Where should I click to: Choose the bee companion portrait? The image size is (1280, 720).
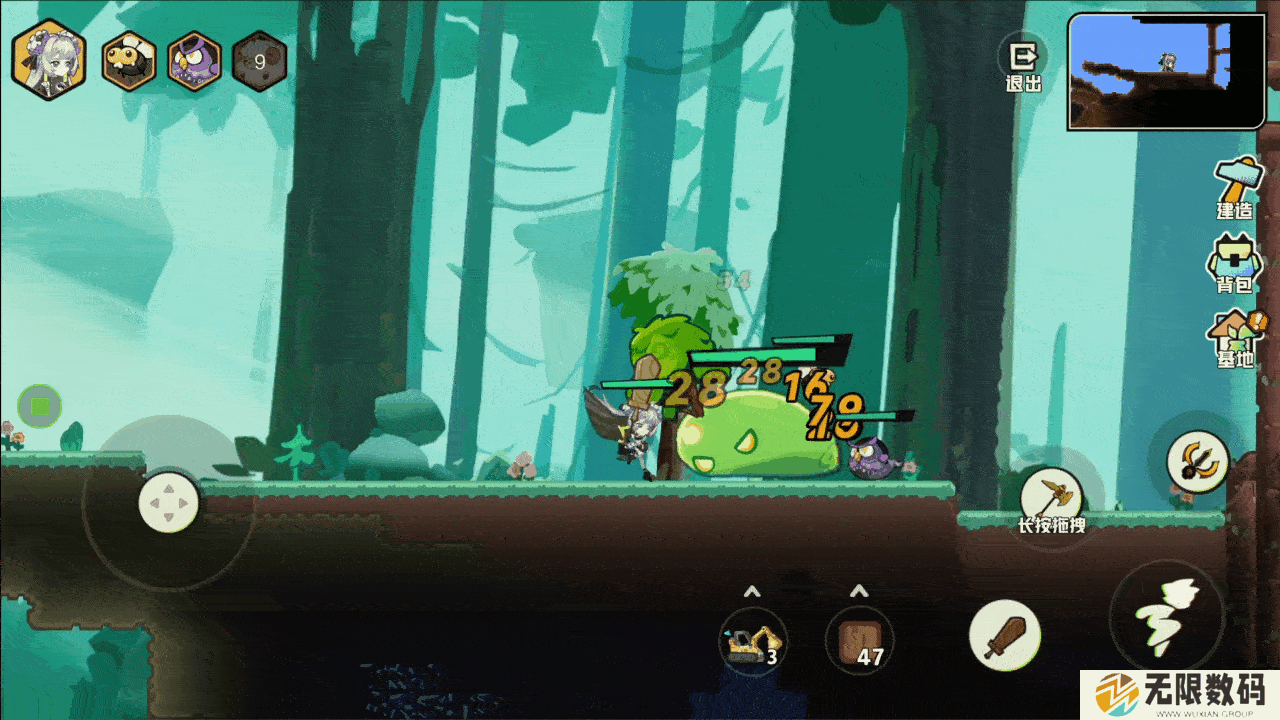(x=129, y=61)
